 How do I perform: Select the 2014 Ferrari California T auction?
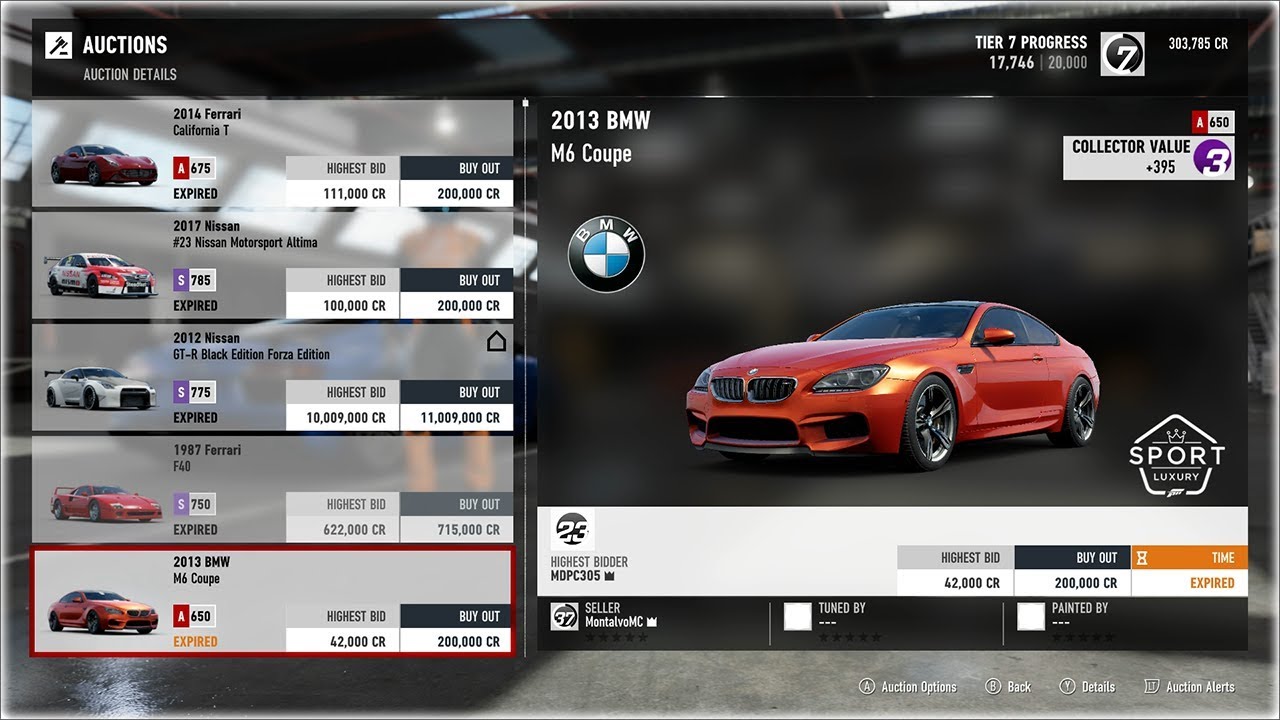click(x=272, y=153)
